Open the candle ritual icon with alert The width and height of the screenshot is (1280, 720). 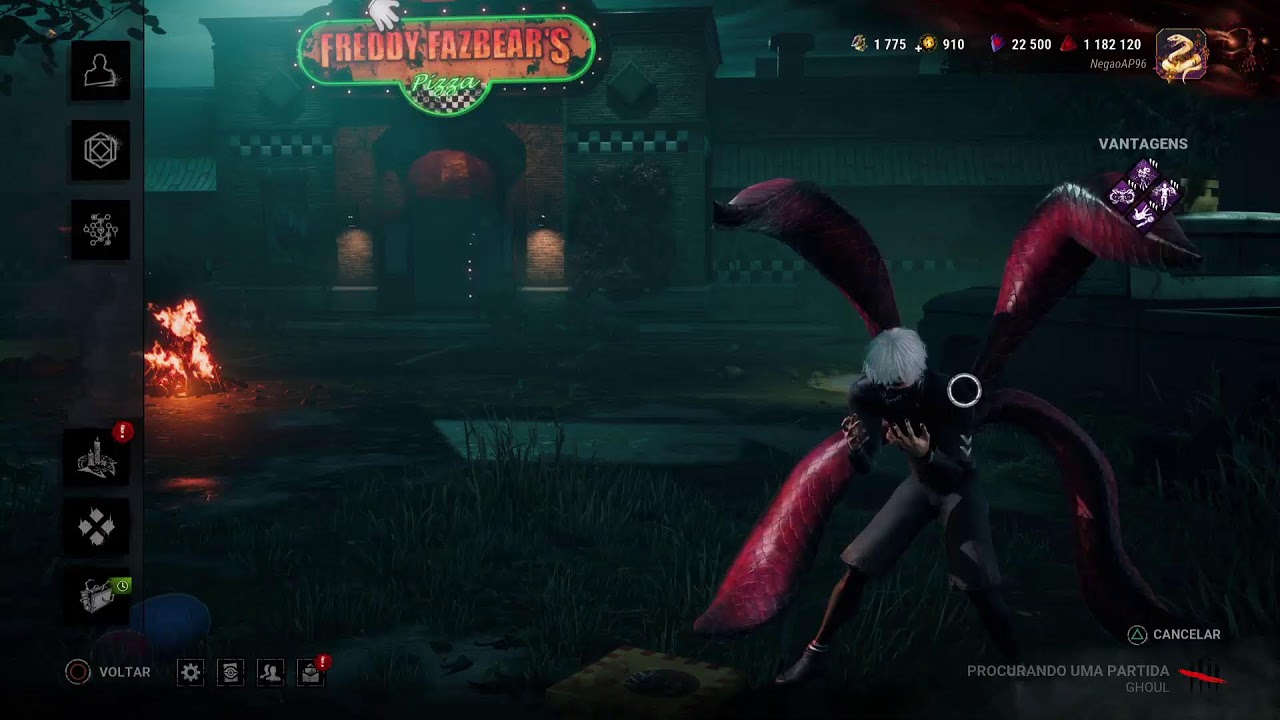[x=97, y=458]
